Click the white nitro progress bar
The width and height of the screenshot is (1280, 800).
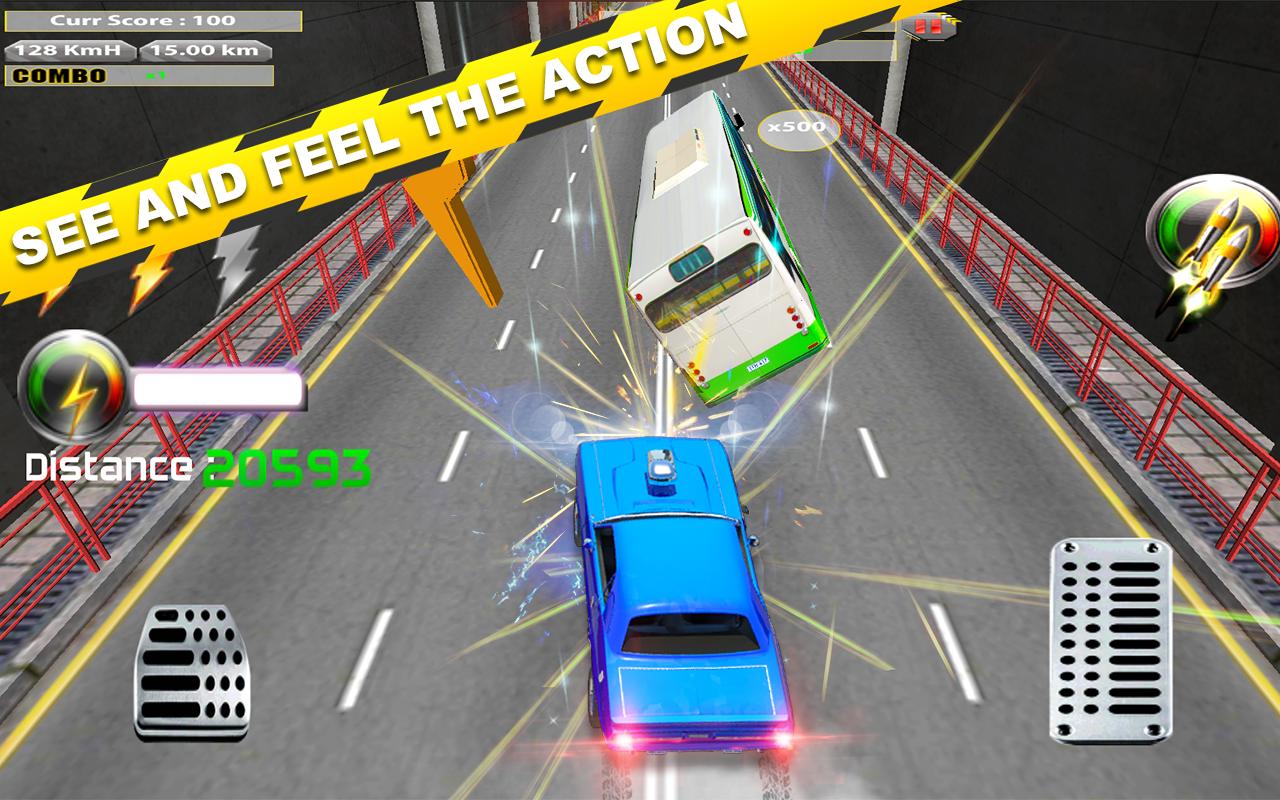point(220,386)
